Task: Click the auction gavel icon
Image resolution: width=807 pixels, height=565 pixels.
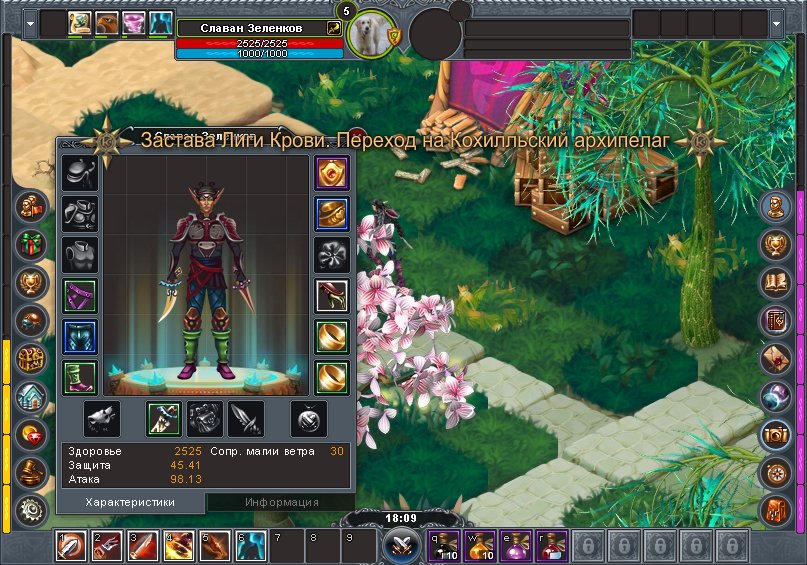Action: tap(32, 471)
